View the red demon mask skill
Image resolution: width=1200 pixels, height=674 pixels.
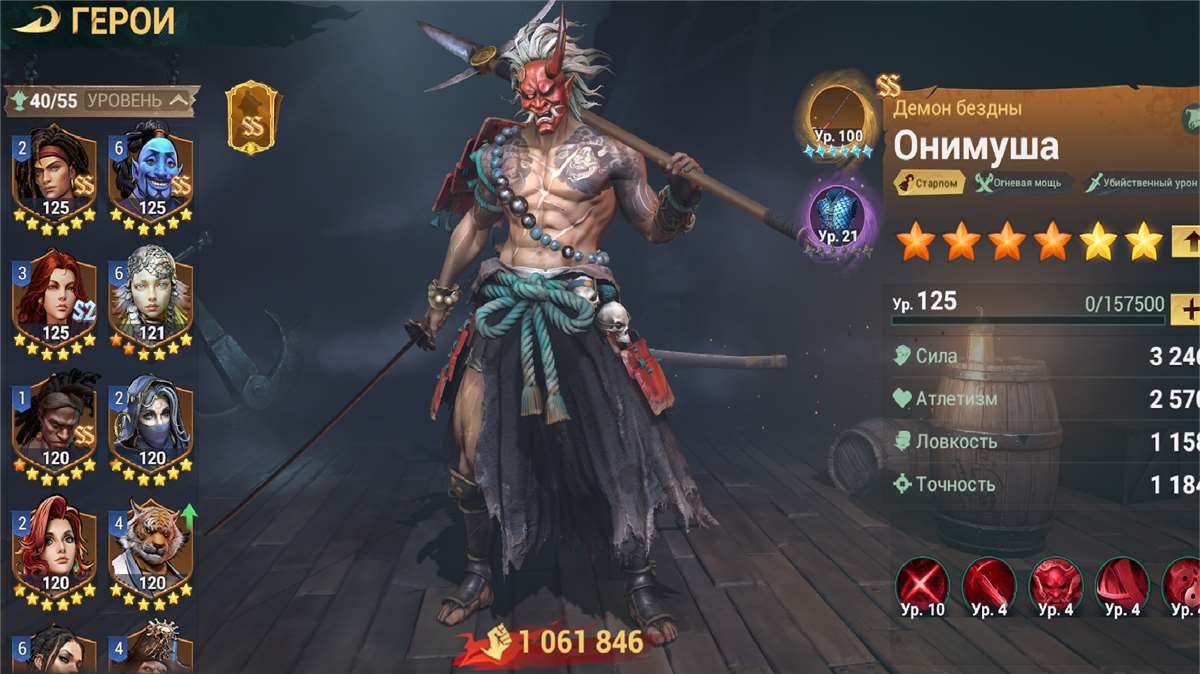1055,585
